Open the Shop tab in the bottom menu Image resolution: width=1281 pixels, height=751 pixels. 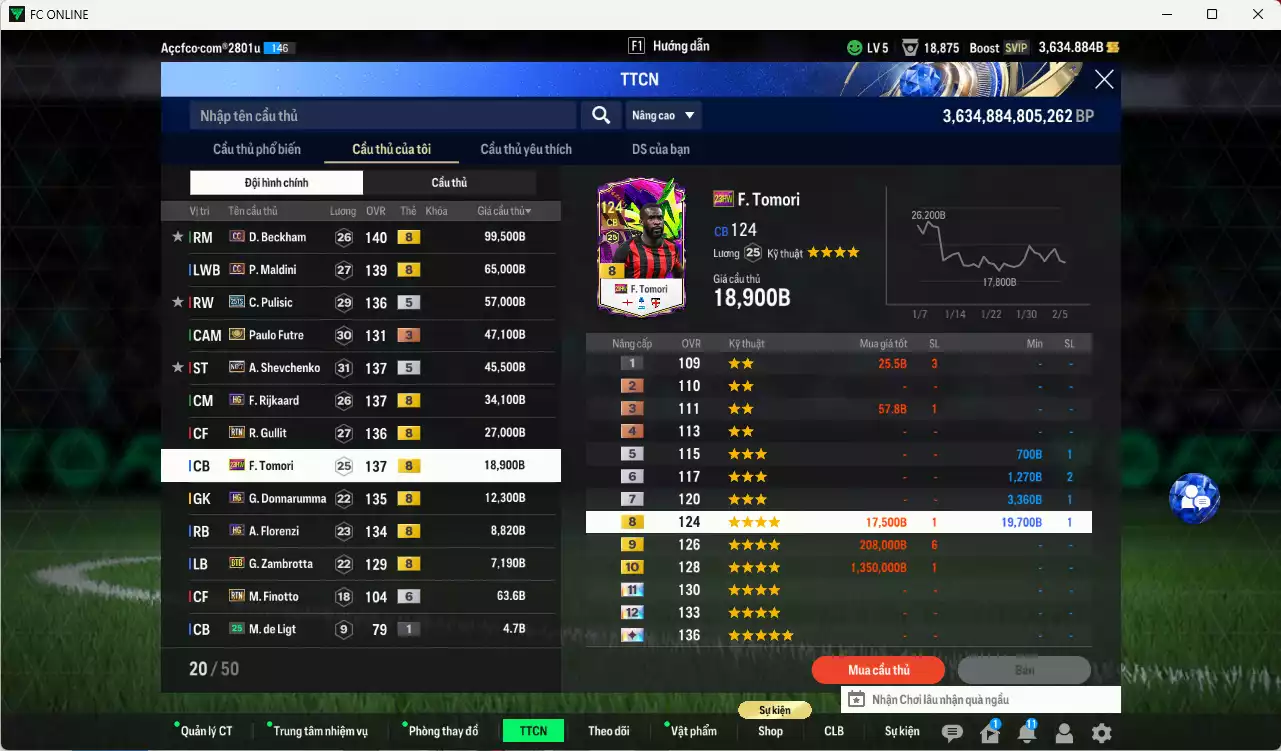click(x=770, y=731)
